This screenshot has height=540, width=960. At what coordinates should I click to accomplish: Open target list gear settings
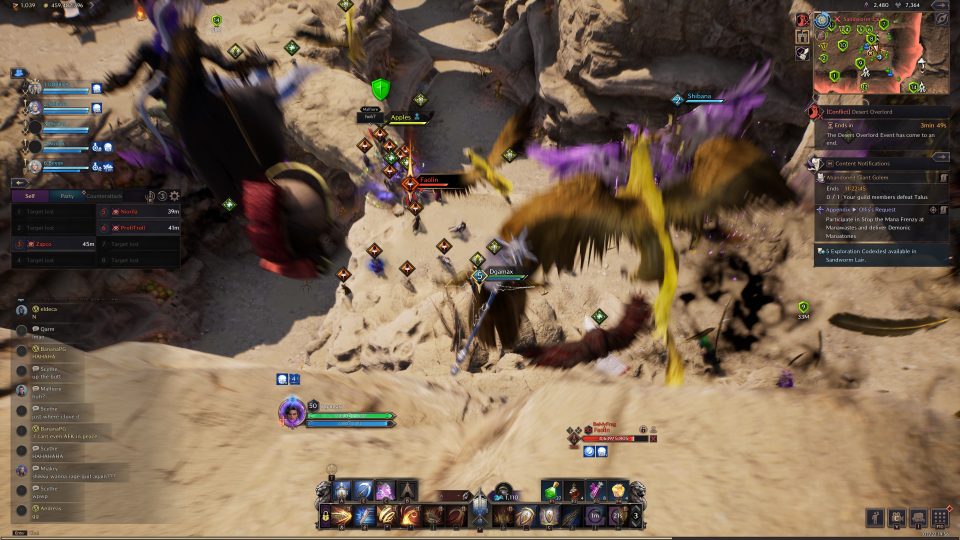coord(175,196)
